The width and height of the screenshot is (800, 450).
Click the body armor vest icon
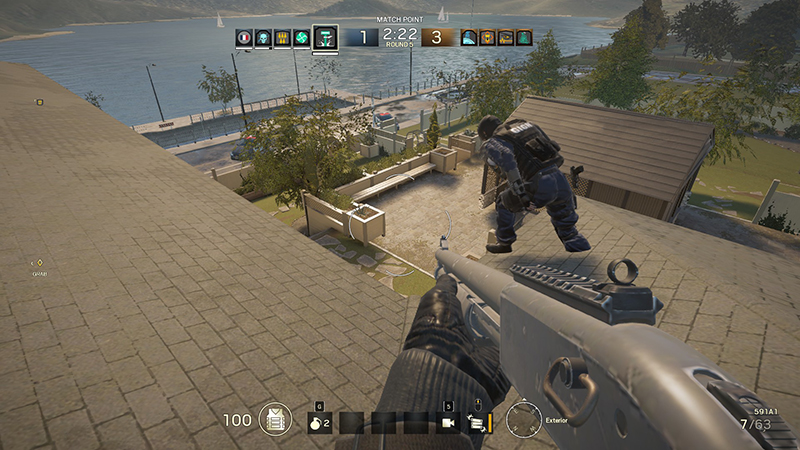click(275, 420)
